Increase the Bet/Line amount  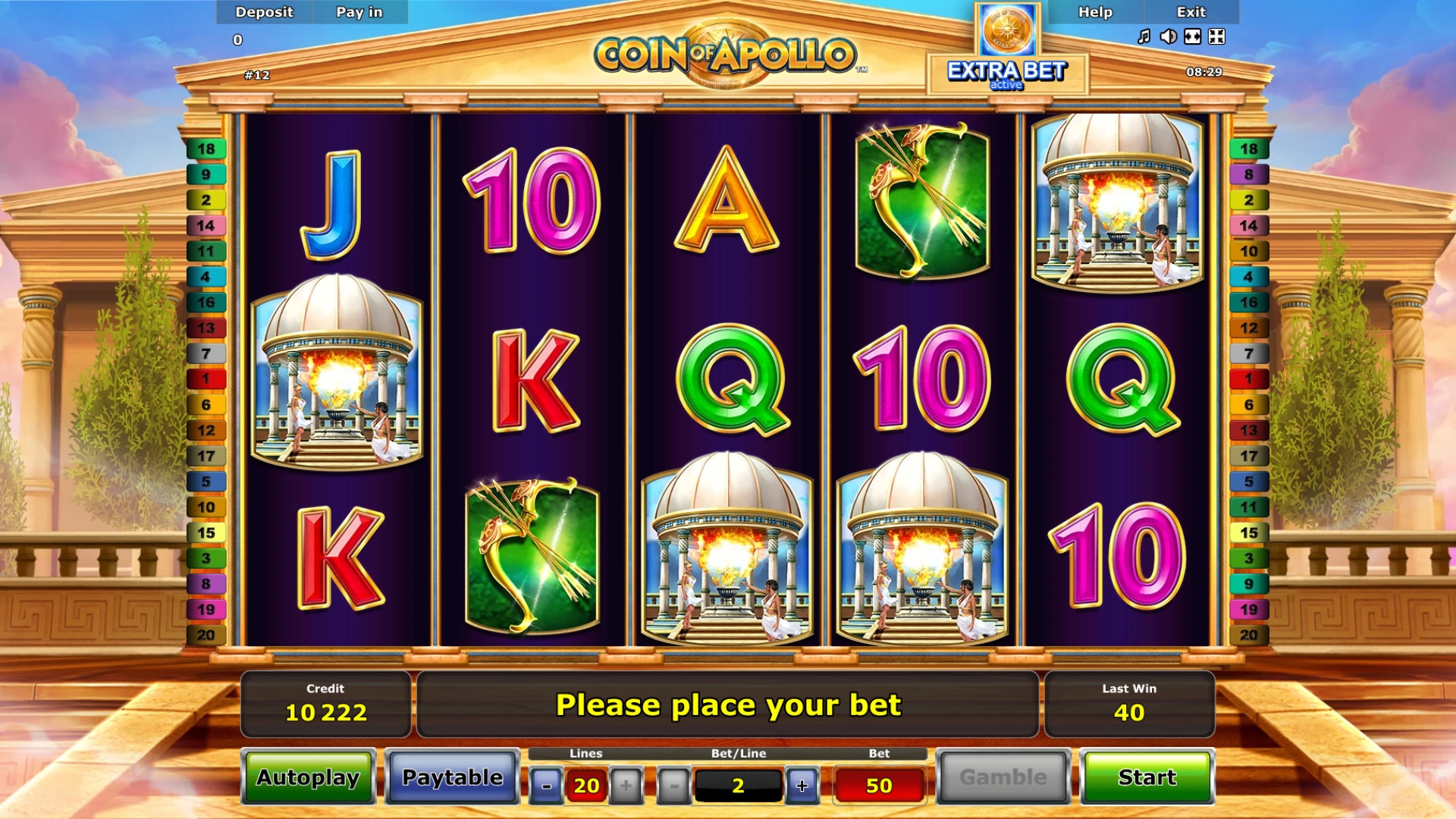[802, 786]
